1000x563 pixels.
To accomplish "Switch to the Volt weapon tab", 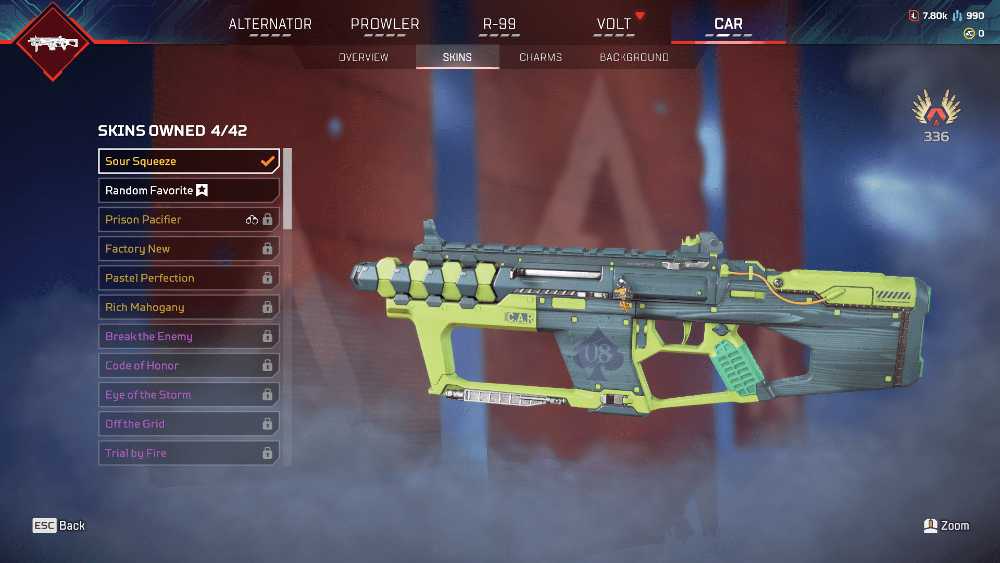I will (x=614, y=24).
